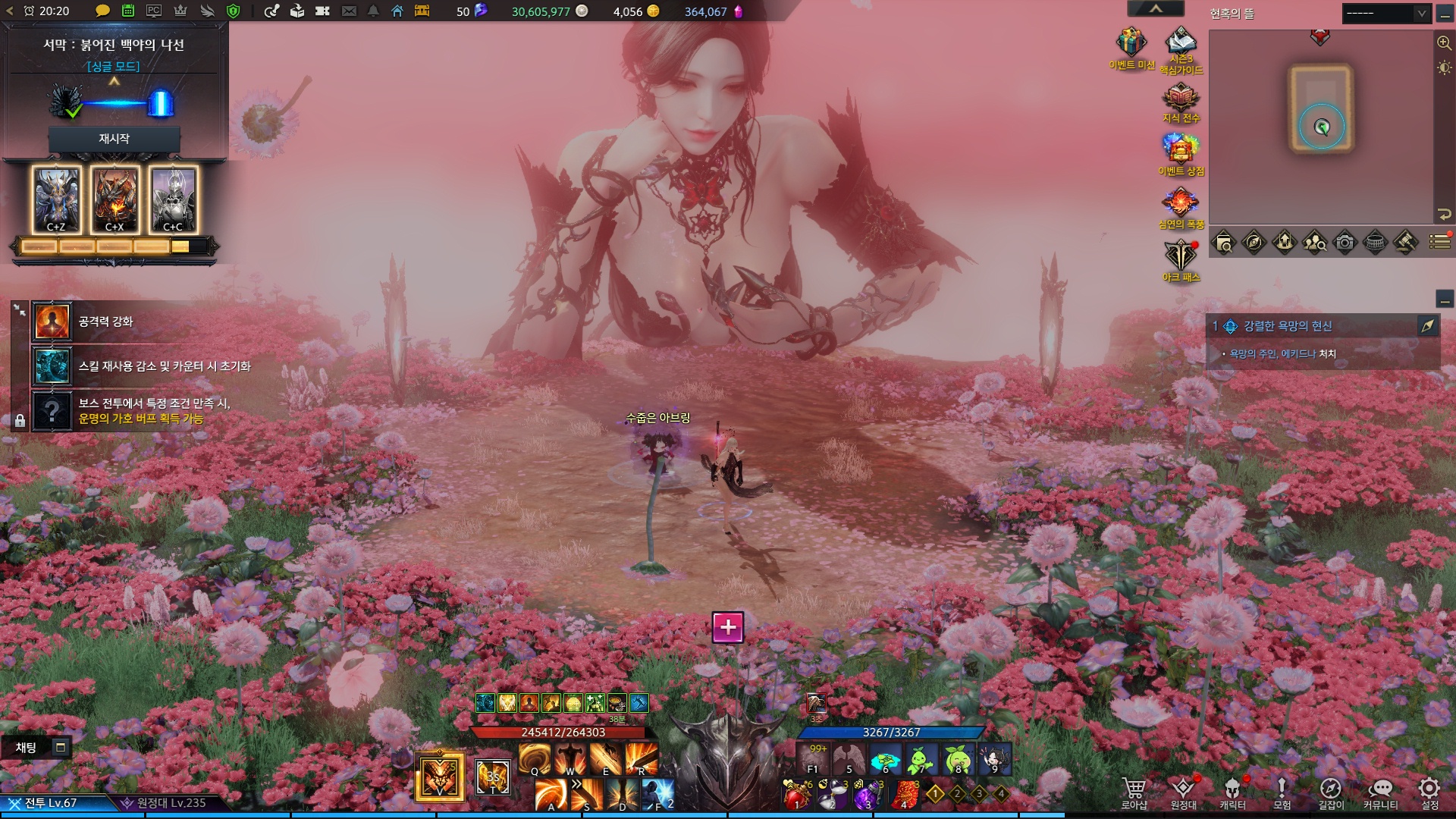Click the camera screenshot icon below minimap
Screen dimensions: 1456x819
tap(1345, 243)
